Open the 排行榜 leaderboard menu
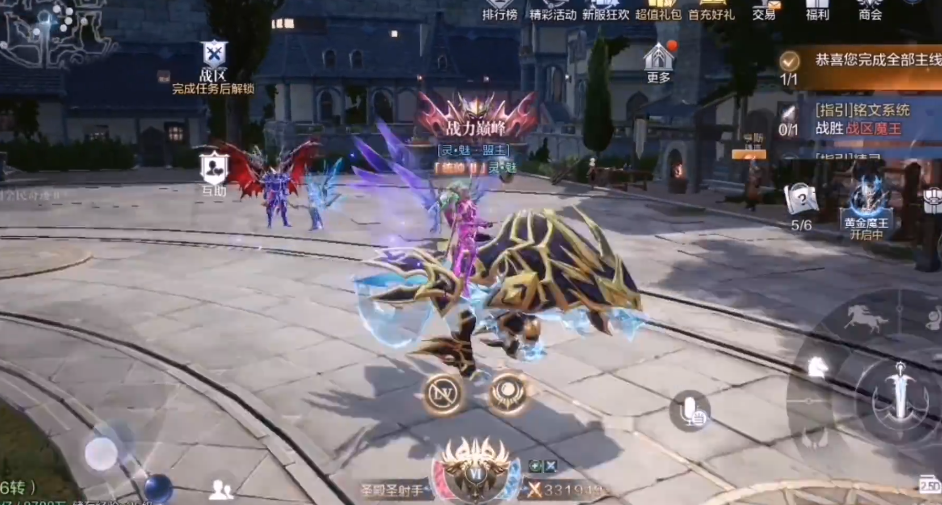Screen dimensions: 942x505 tap(499, 9)
